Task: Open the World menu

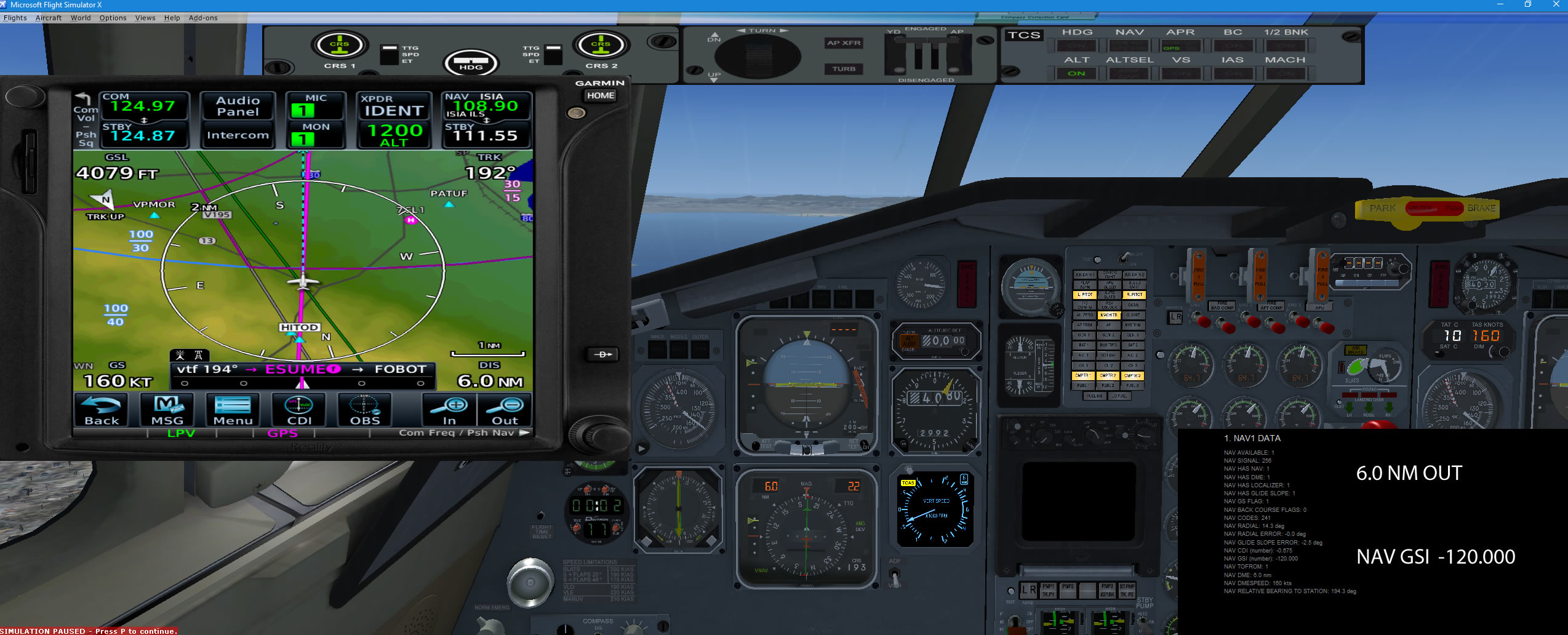Action: point(81,18)
